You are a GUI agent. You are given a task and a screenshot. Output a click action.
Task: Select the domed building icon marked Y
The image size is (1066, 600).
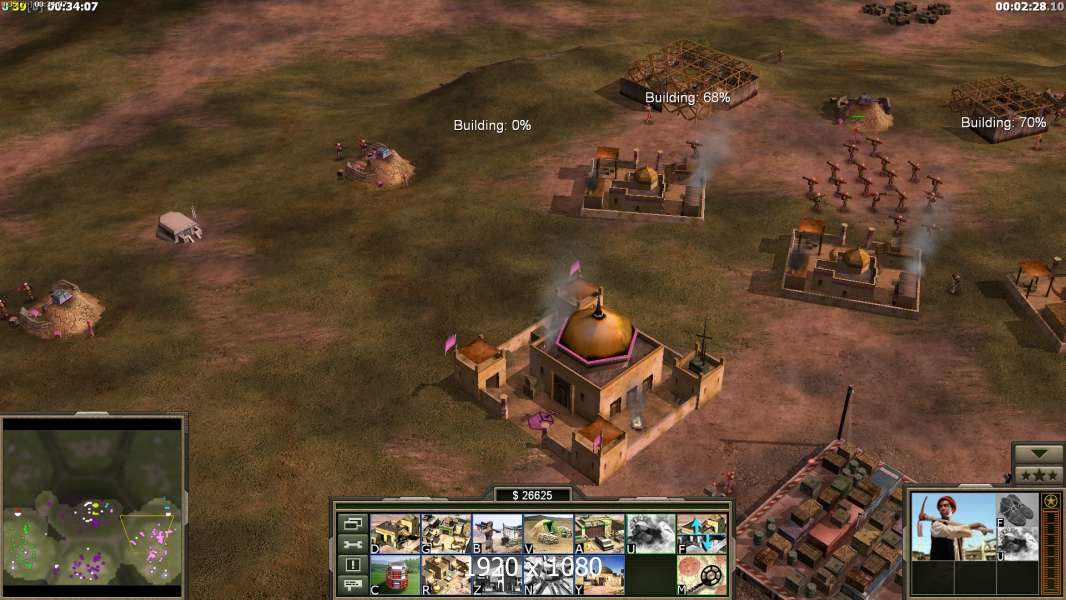tap(599, 575)
